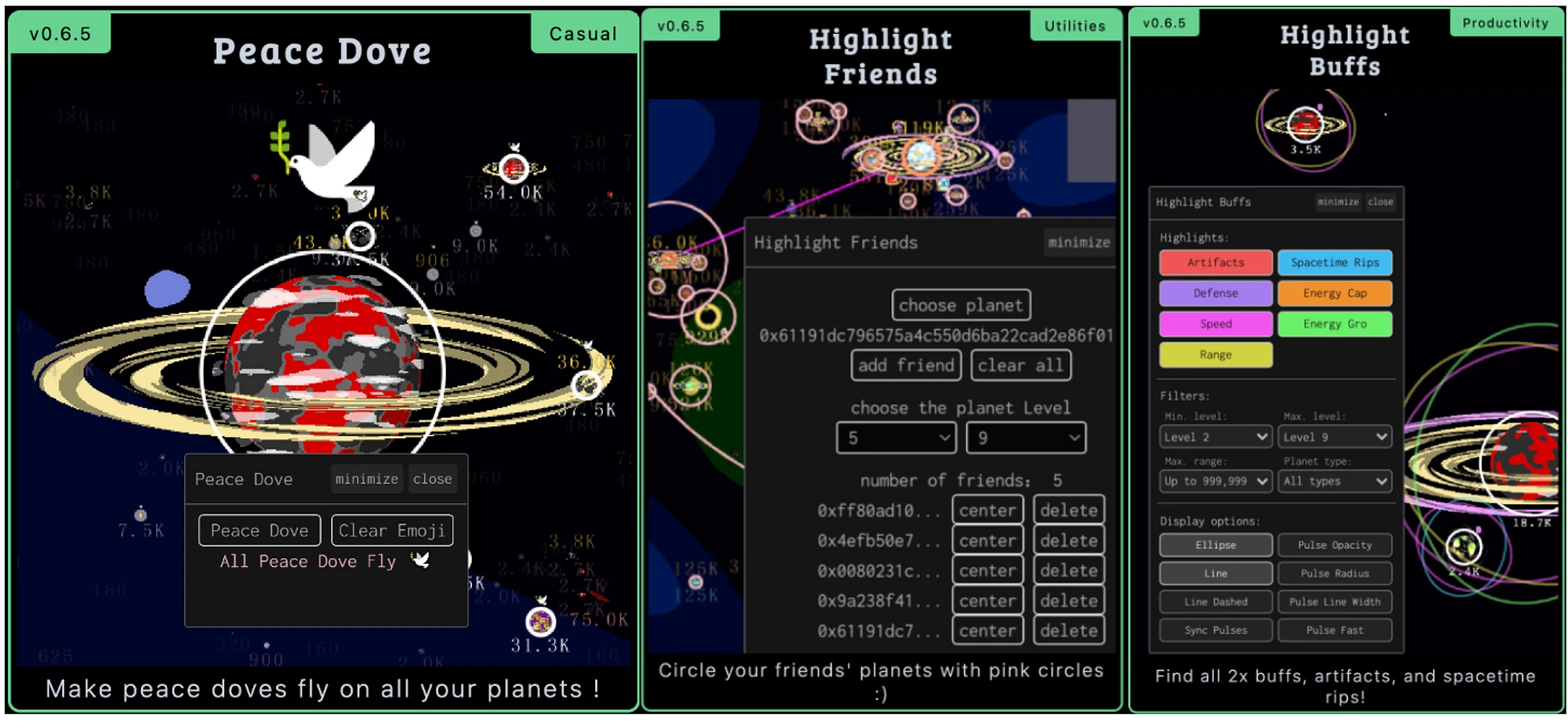
Task: Delete friend 0x0080231c from the list
Action: [x=1069, y=571]
